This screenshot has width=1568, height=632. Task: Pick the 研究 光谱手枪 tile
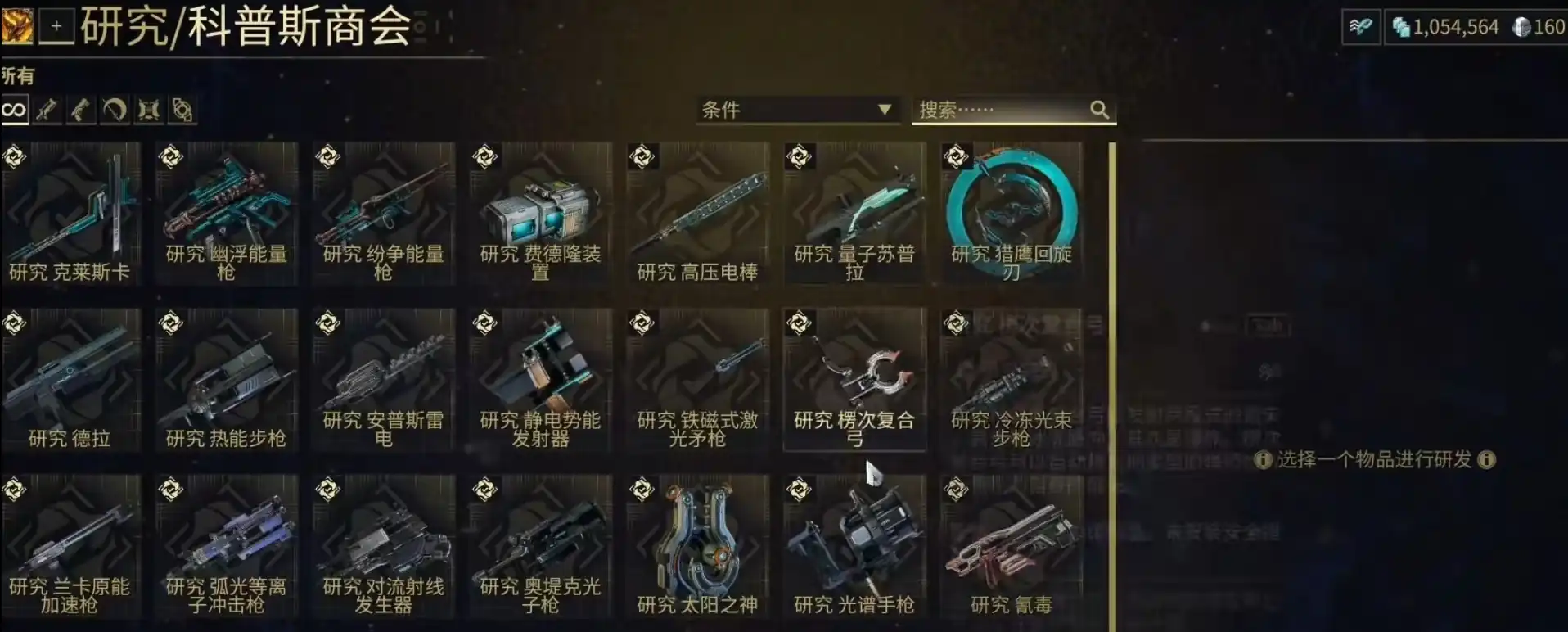(855, 547)
